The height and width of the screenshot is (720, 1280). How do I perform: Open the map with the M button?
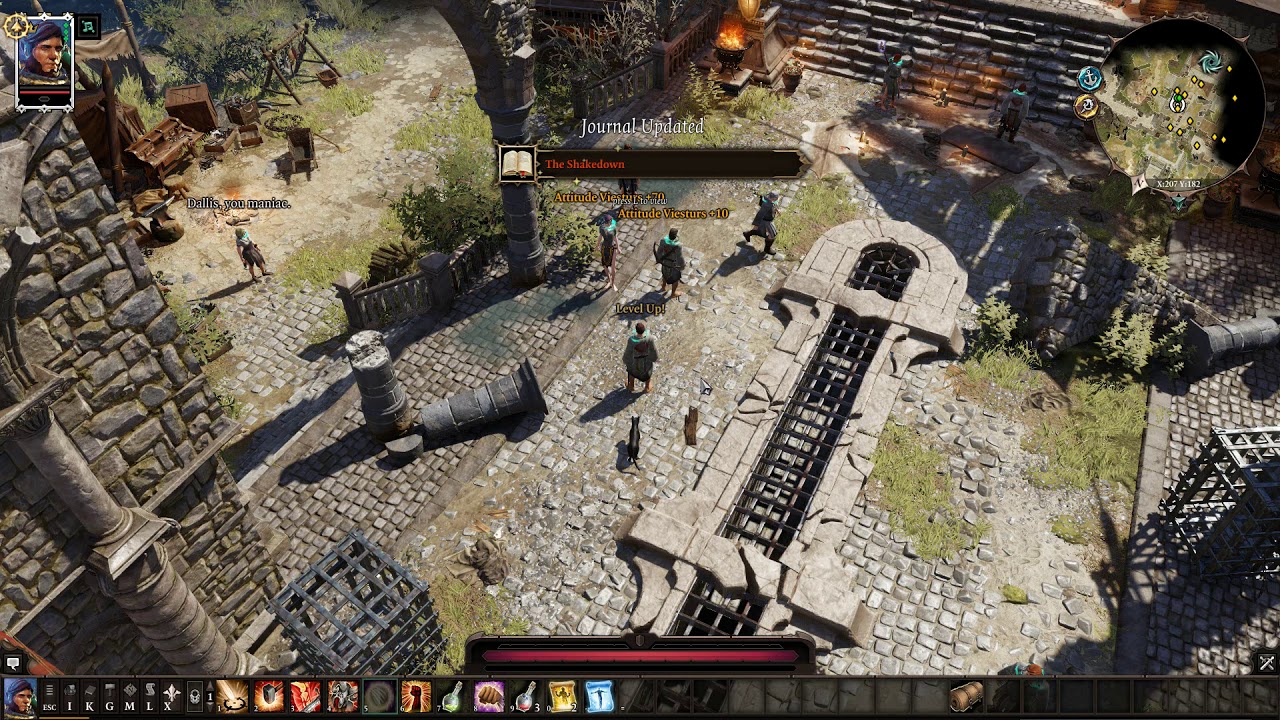click(x=130, y=695)
